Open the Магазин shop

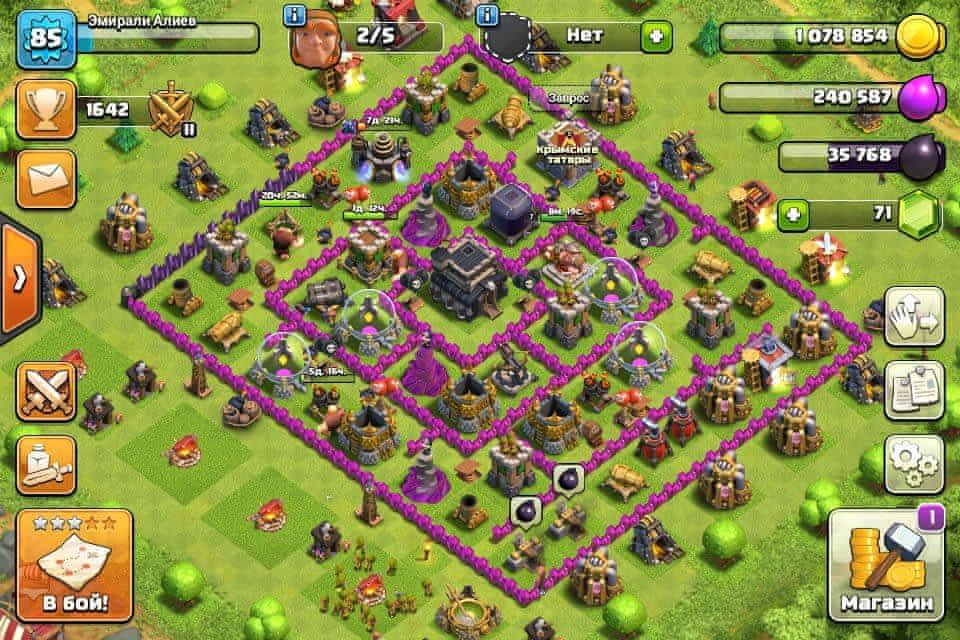coord(886,565)
